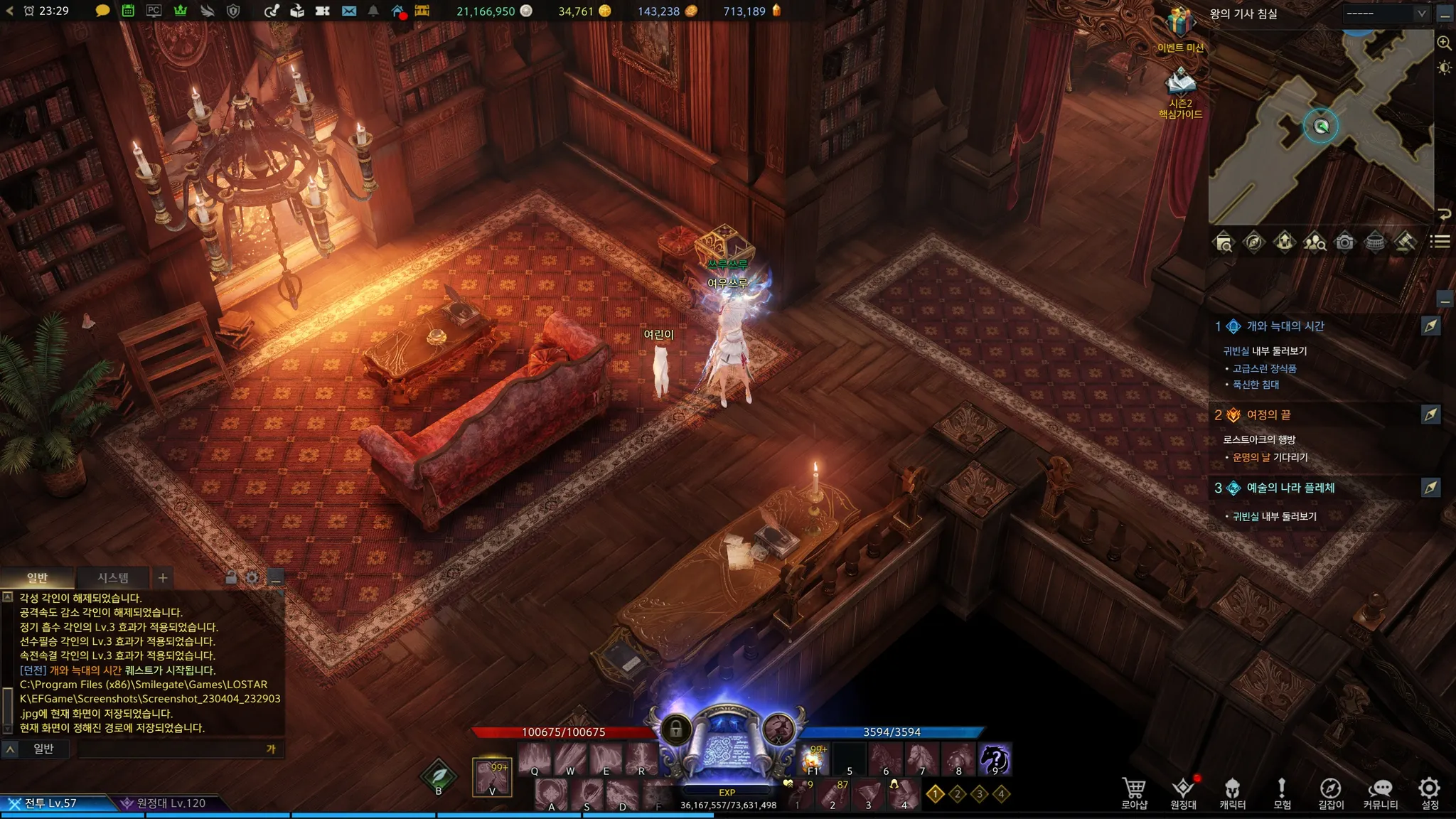Open the channel dropdown above minimap
Screen dimensions: 1456x819
point(1385,13)
